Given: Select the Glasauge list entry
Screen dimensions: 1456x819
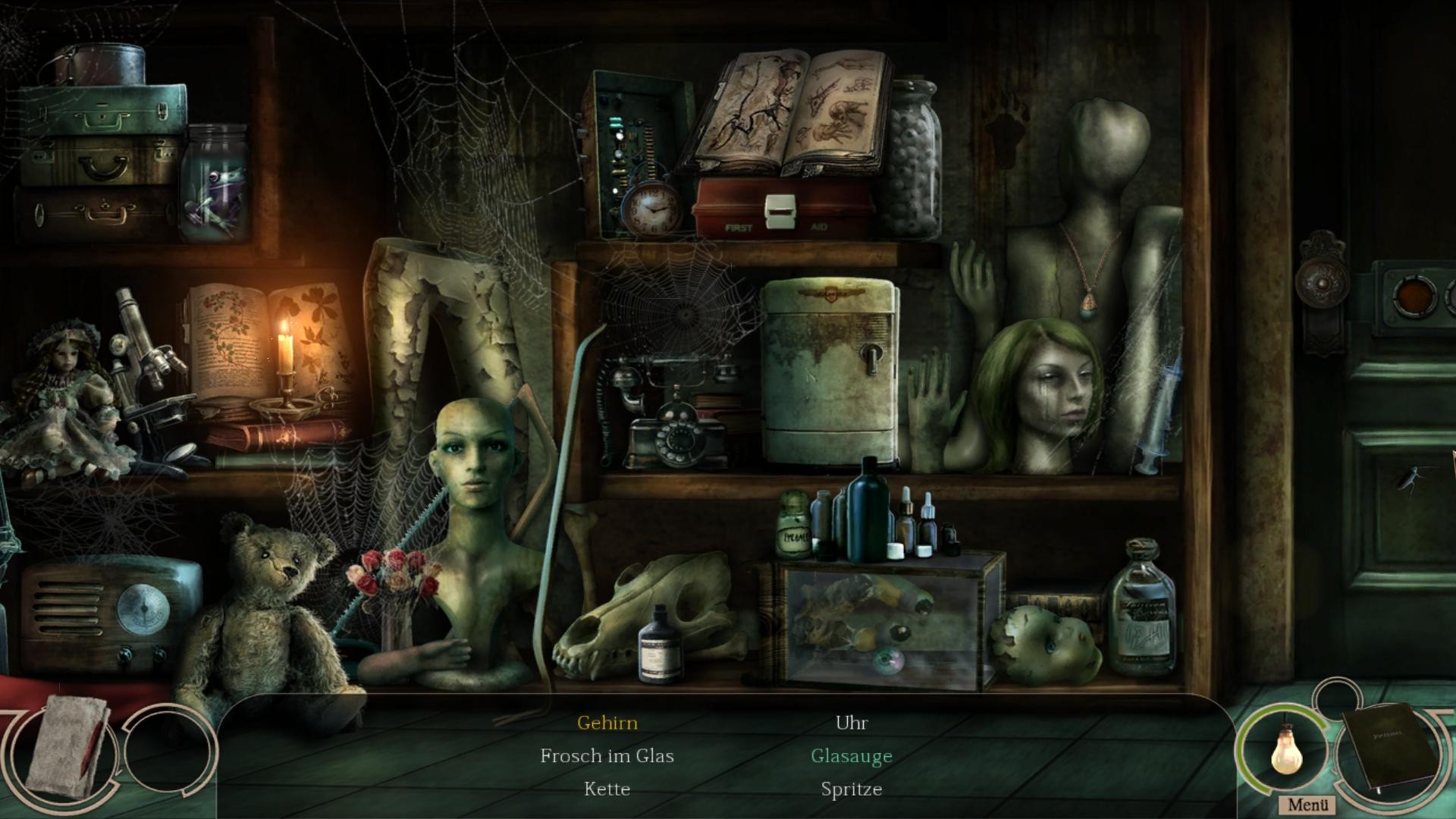Looking at the screenshot, I should (x=851, y=756).
